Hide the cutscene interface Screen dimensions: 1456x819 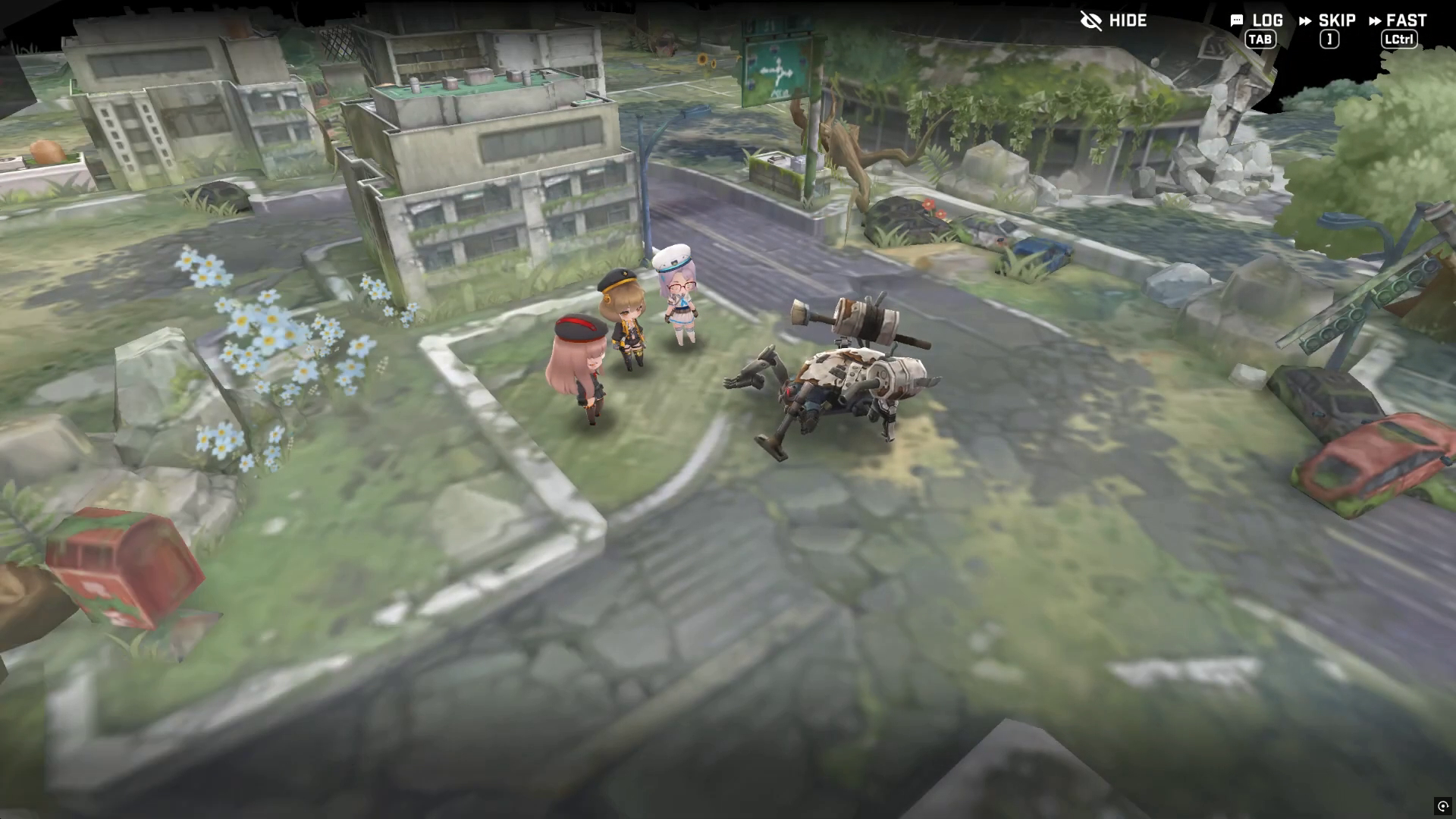click(1113, 20)
